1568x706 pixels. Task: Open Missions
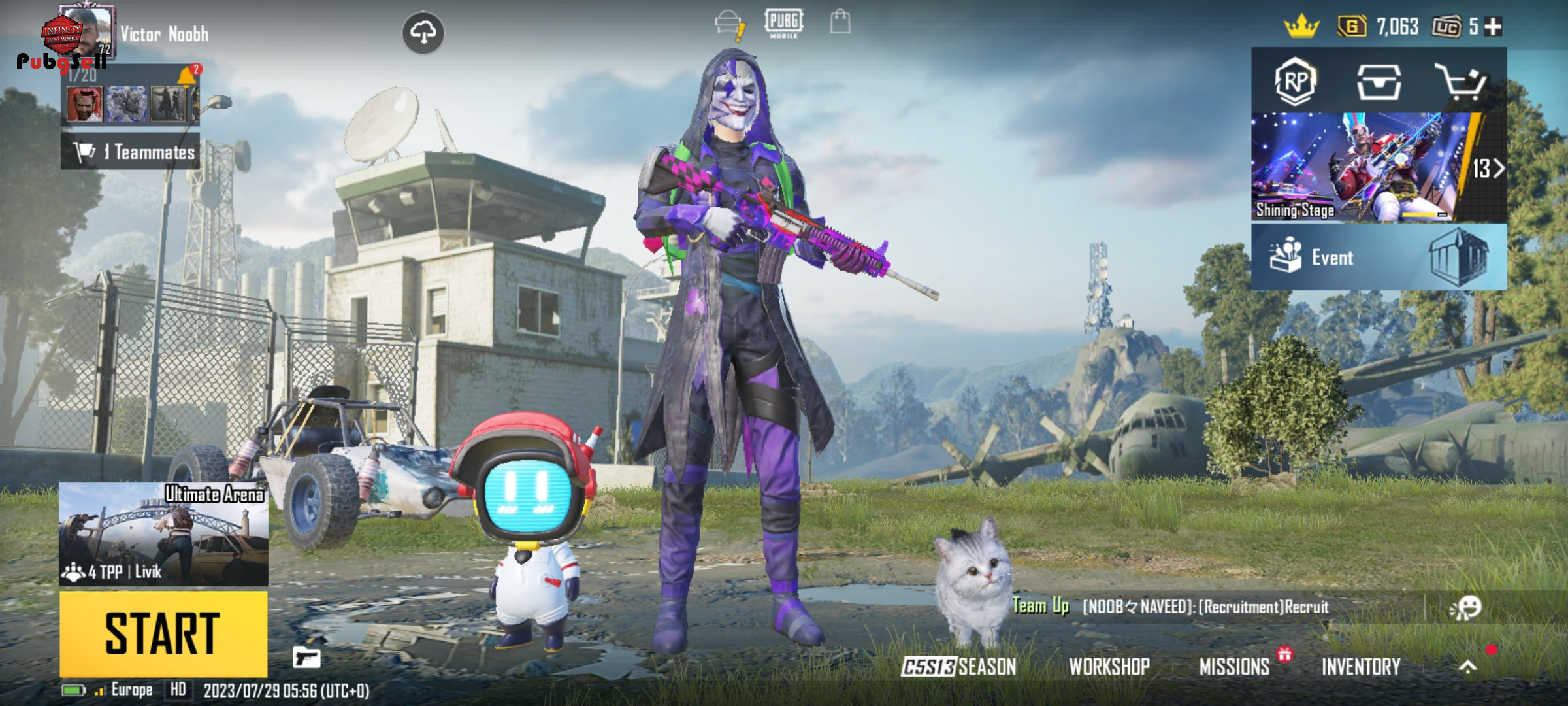tap(1234, 666)
